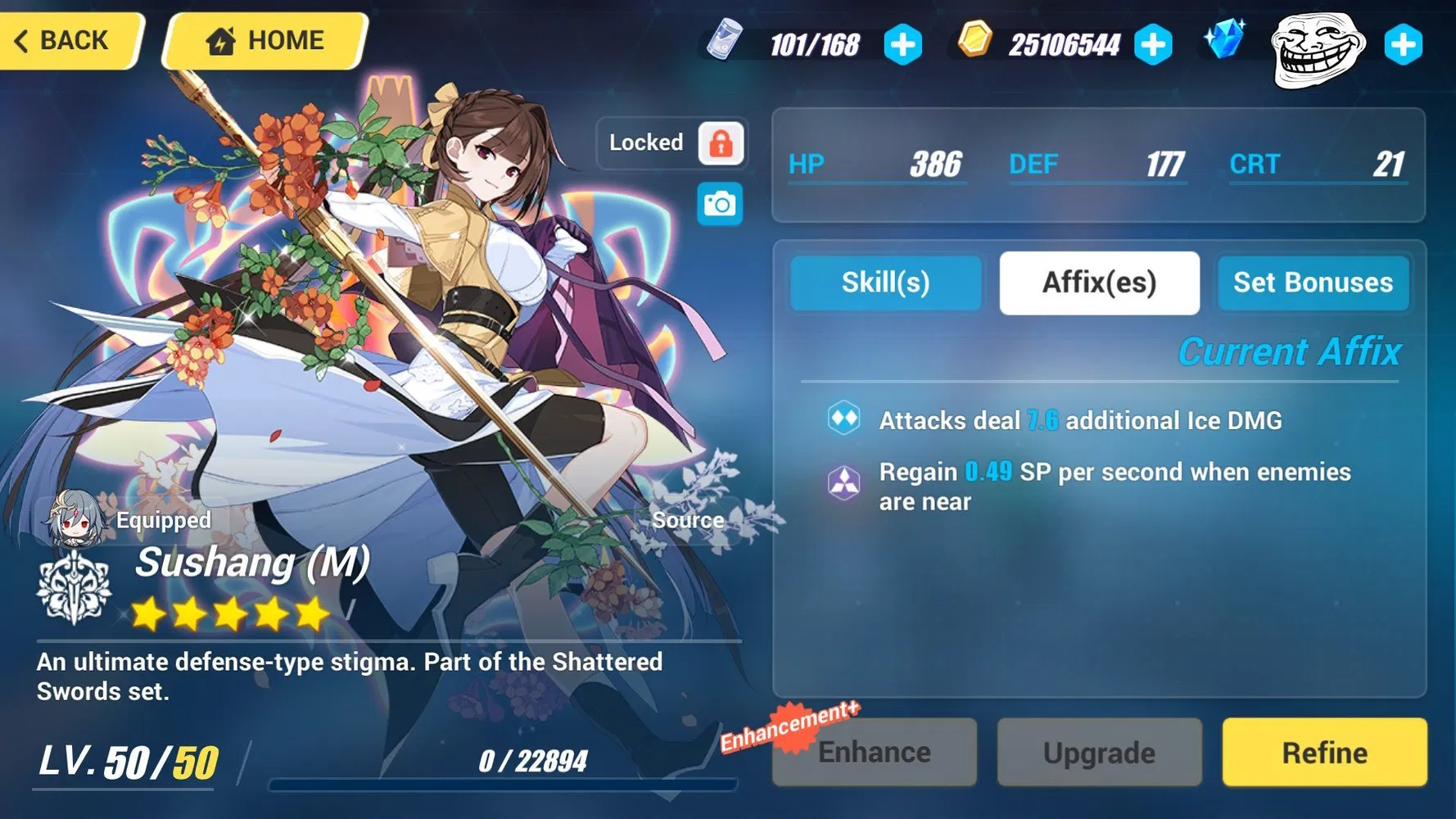The height and width of the screenshot is (819, 1456).
Task: Select the gold coin currency icon
Action: pyautogui.click(x=976, y=45)
